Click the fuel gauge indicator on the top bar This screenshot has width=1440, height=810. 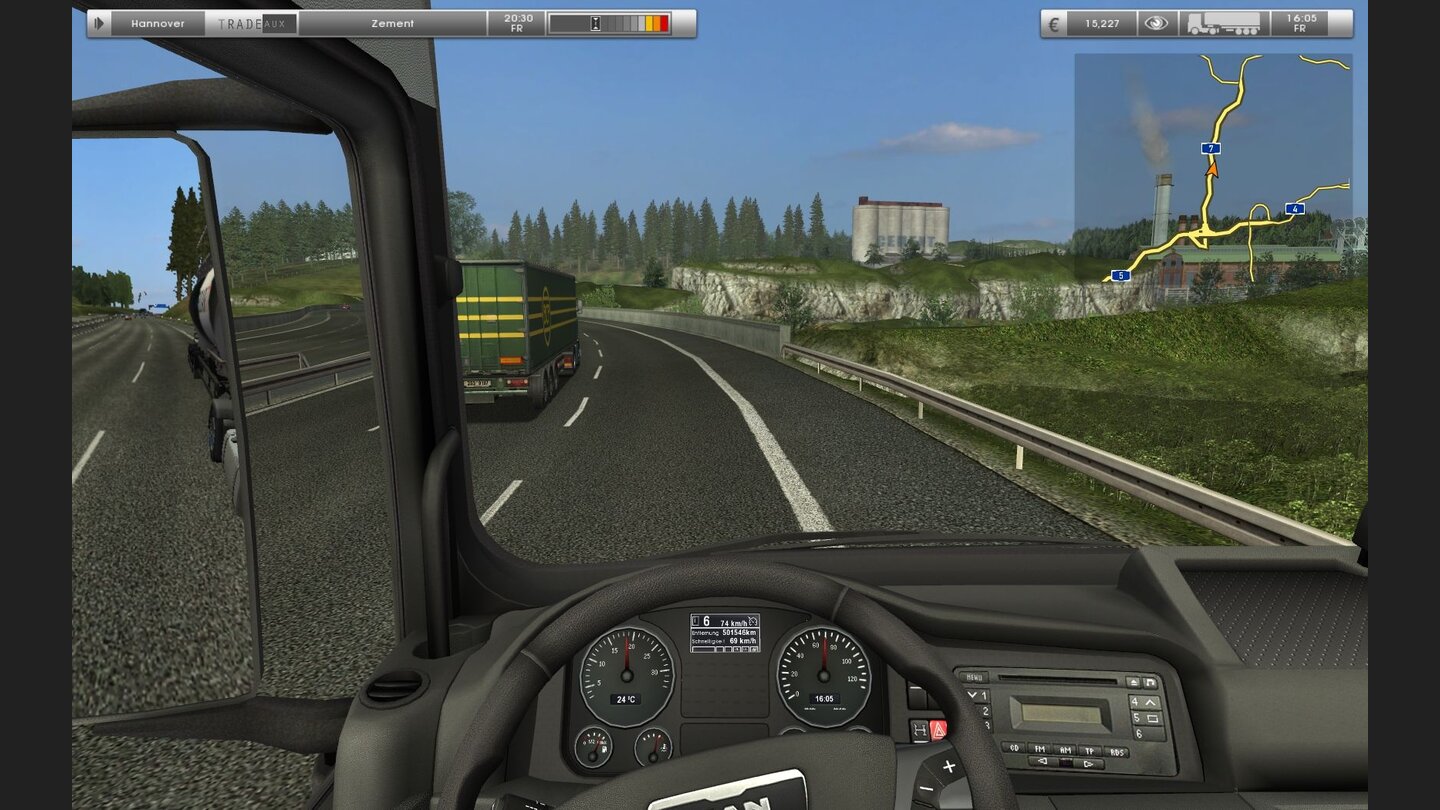coord(610,22)
